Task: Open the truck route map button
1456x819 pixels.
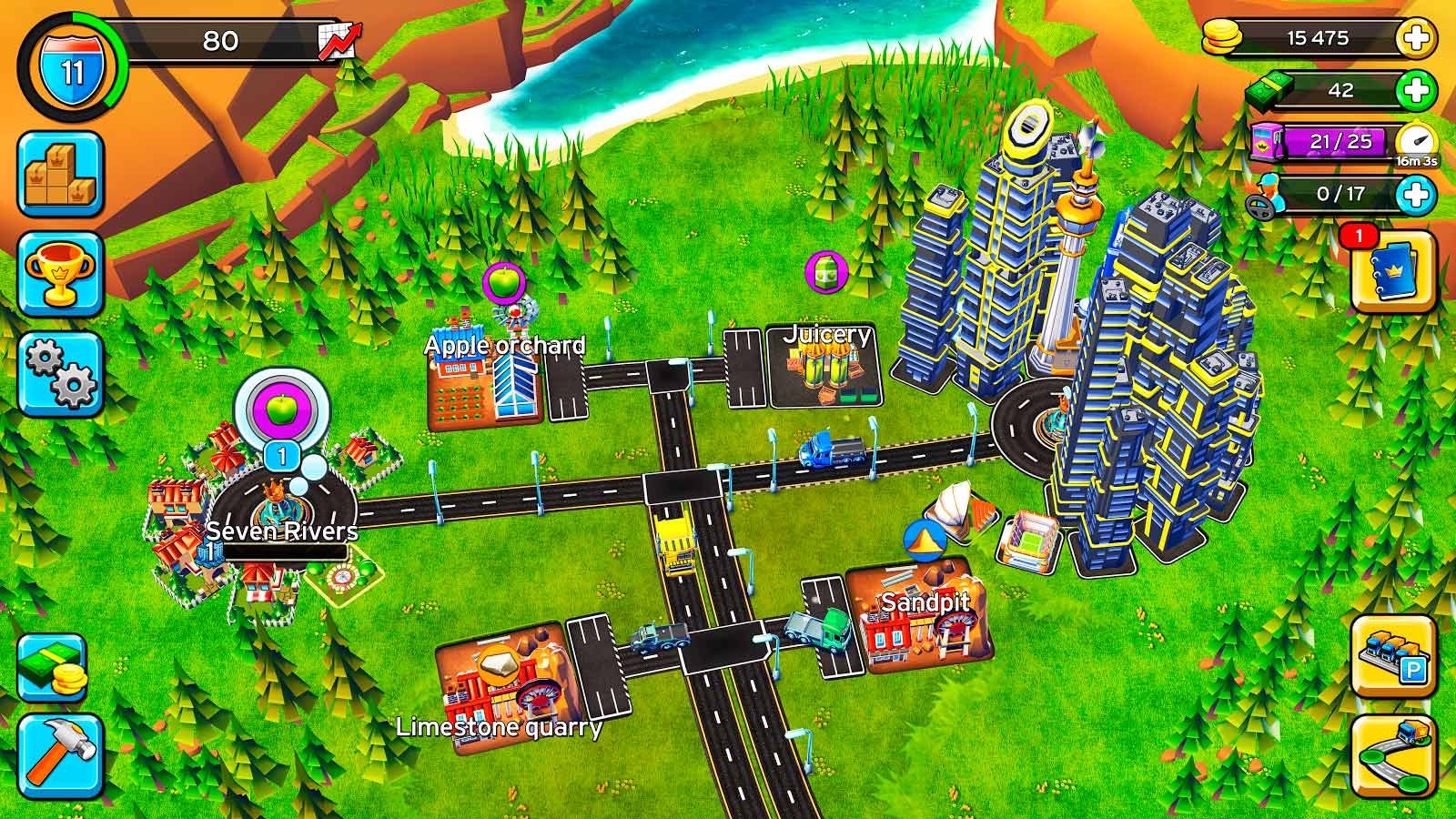Action: tap(1392, 754)
